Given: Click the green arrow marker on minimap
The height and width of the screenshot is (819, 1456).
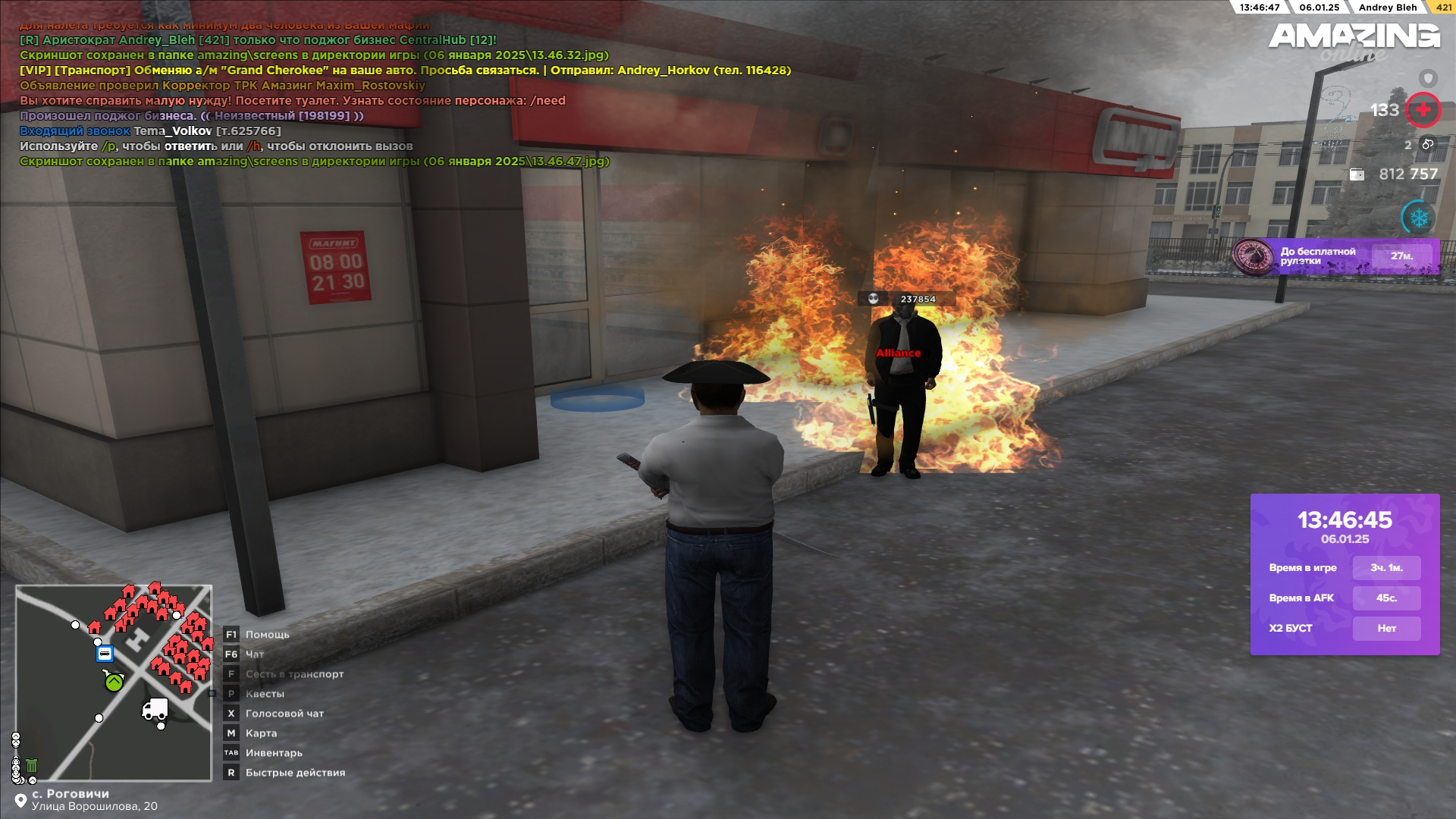Looking at the screenshot, I should [x=114, y=682].
